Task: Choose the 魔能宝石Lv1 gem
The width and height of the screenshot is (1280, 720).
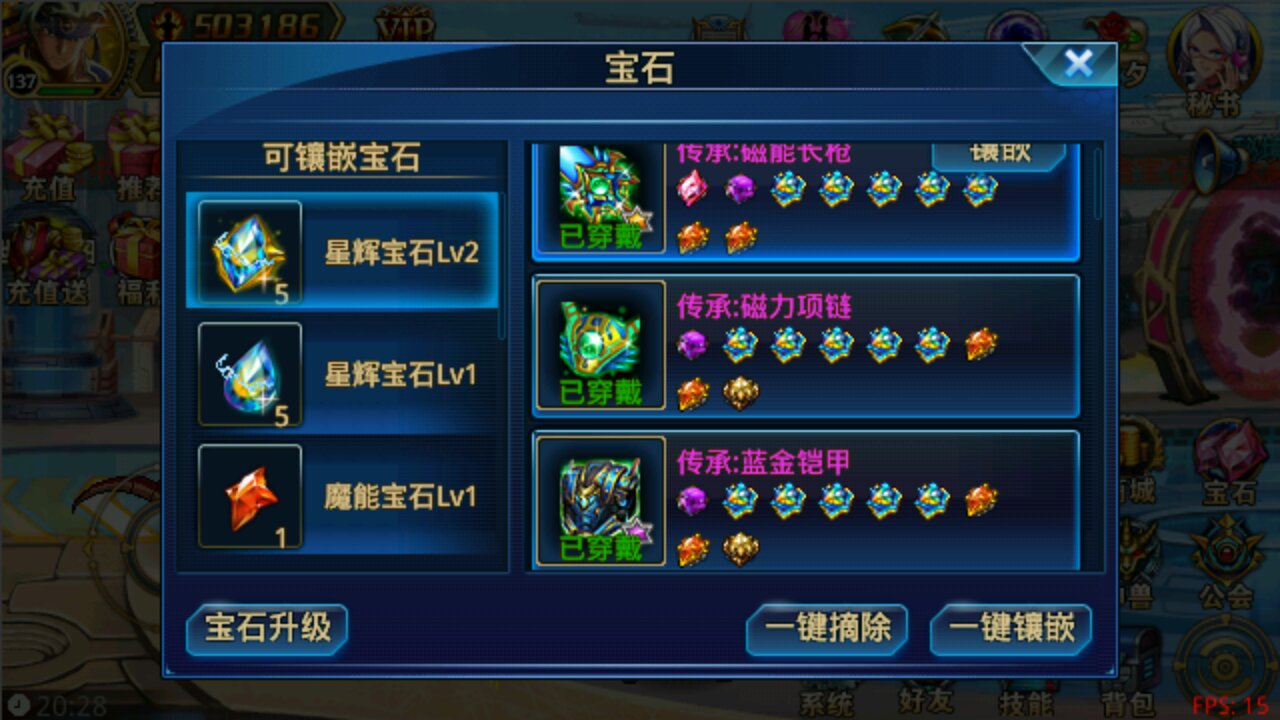Action: tap(345, 495)
